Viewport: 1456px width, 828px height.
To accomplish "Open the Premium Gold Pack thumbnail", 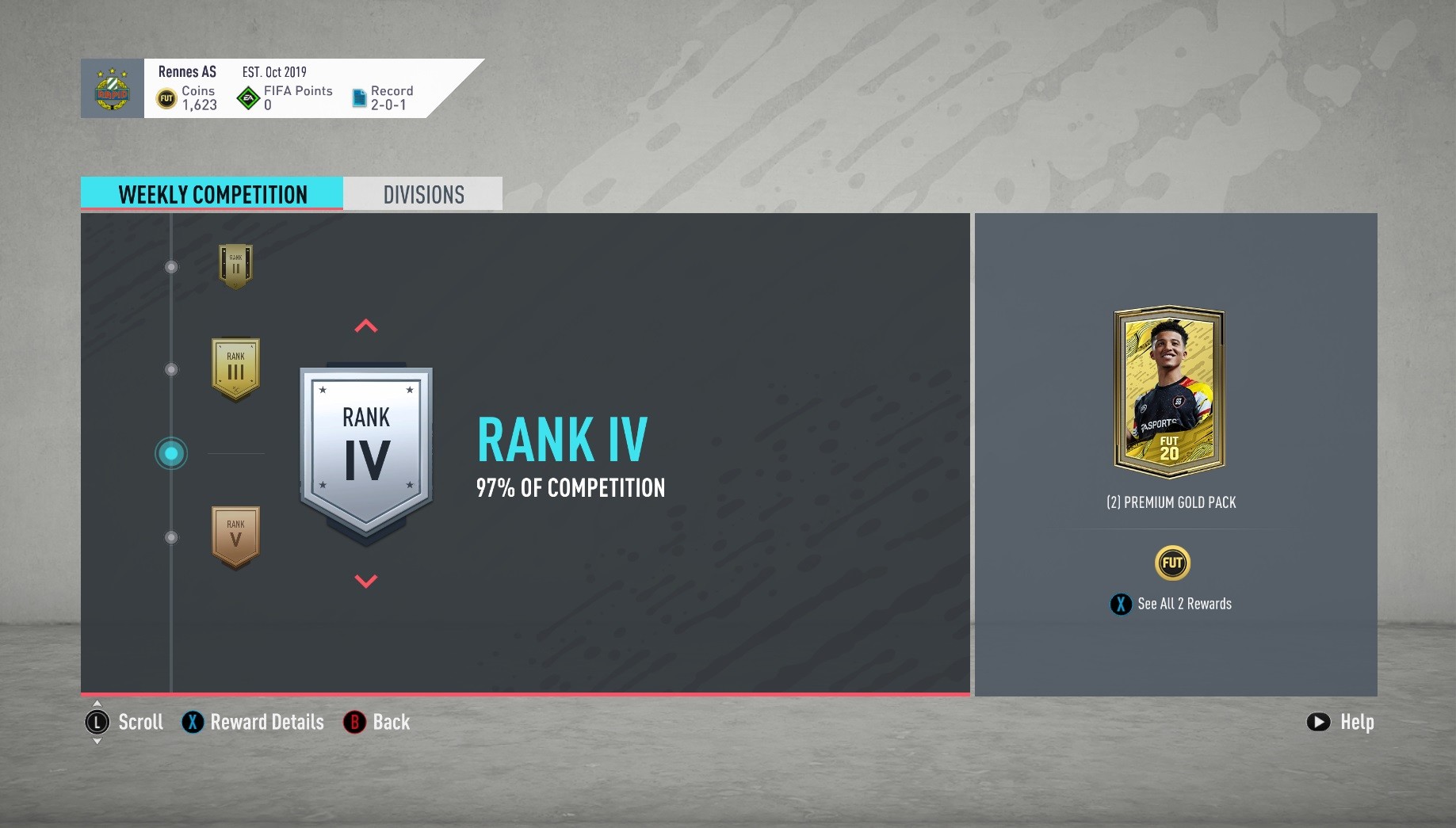I will point(1171,394).
